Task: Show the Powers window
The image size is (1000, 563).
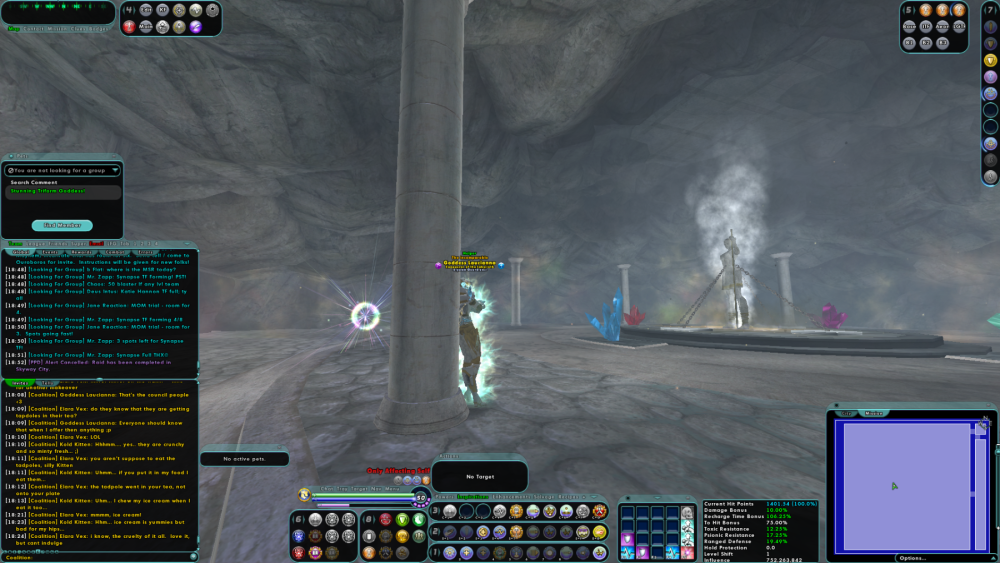Action: 444,495
